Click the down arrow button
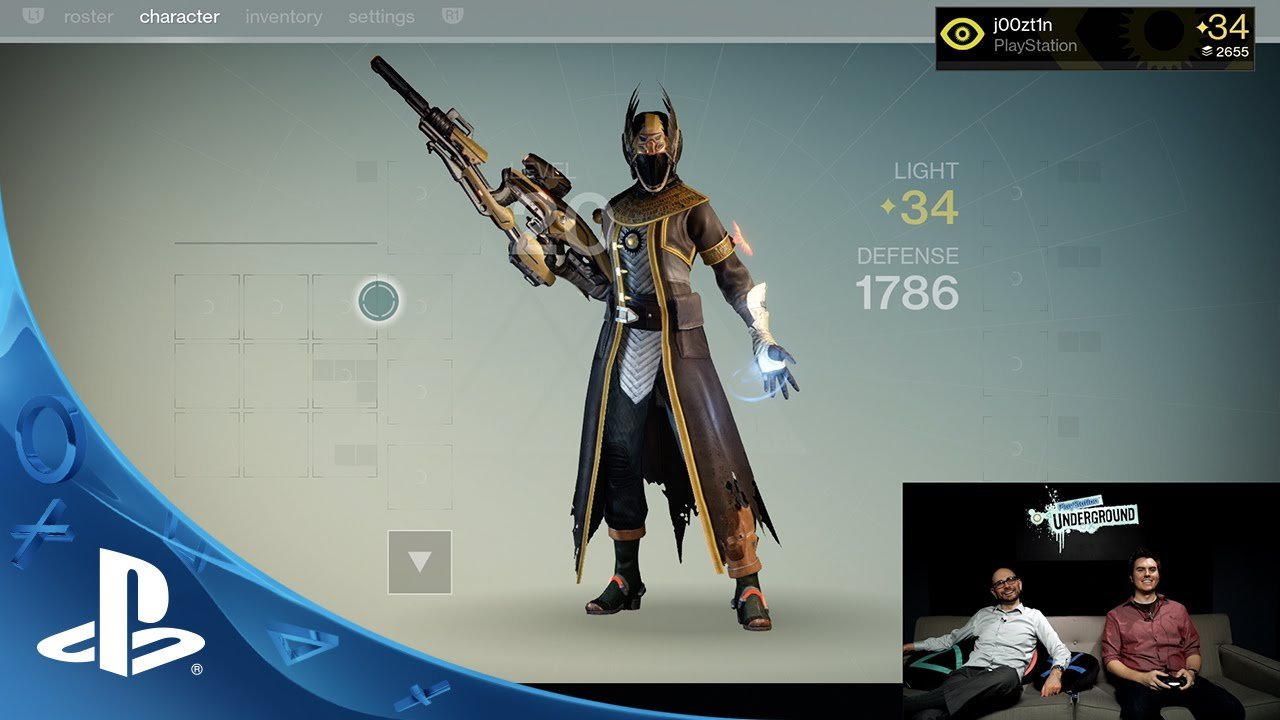This screenshot has width=1280, height=720. pos(420,562)
